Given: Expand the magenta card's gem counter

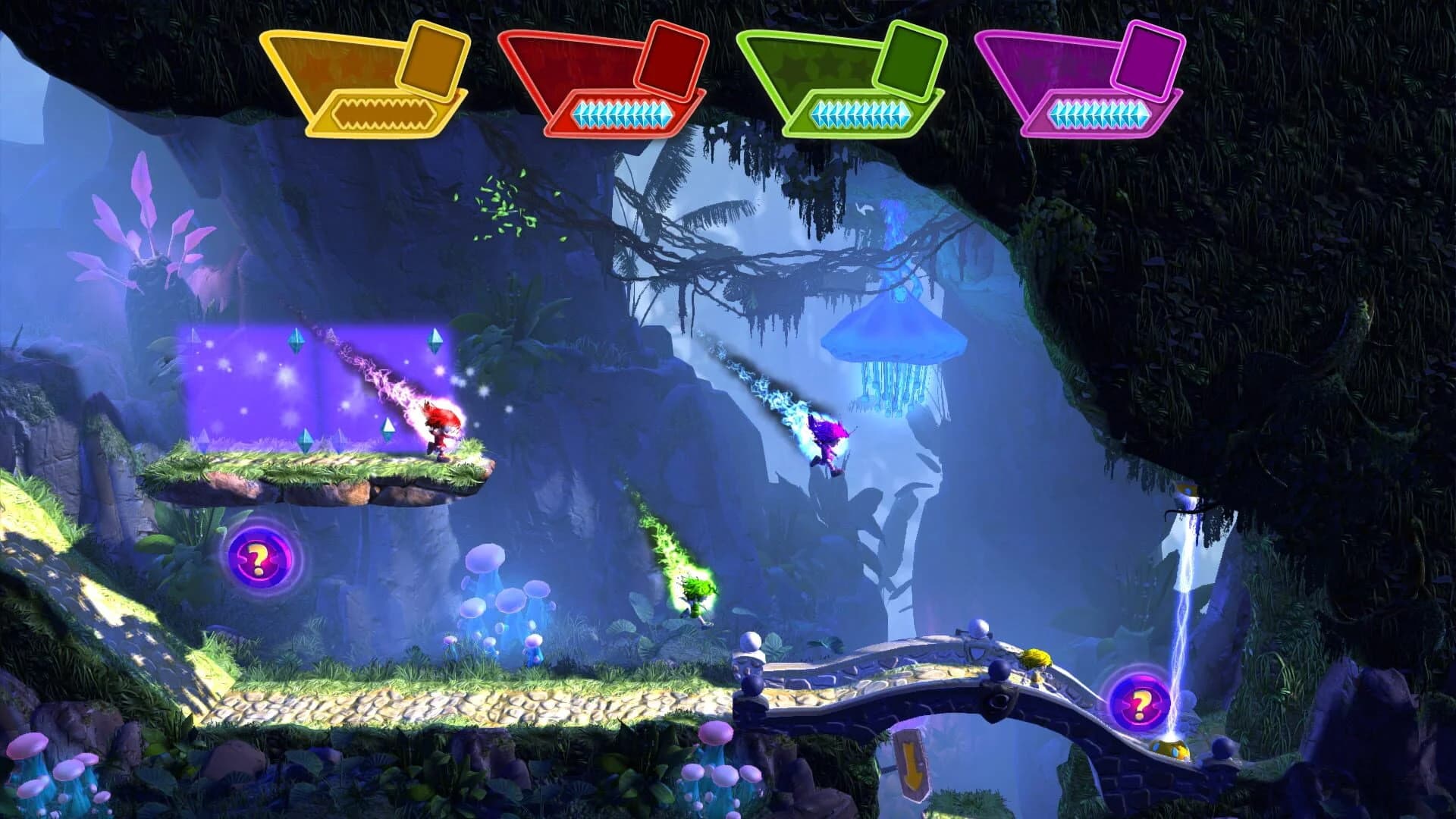Looking at the screenshot, I should pyautogui.click(x=1098, y=112).
